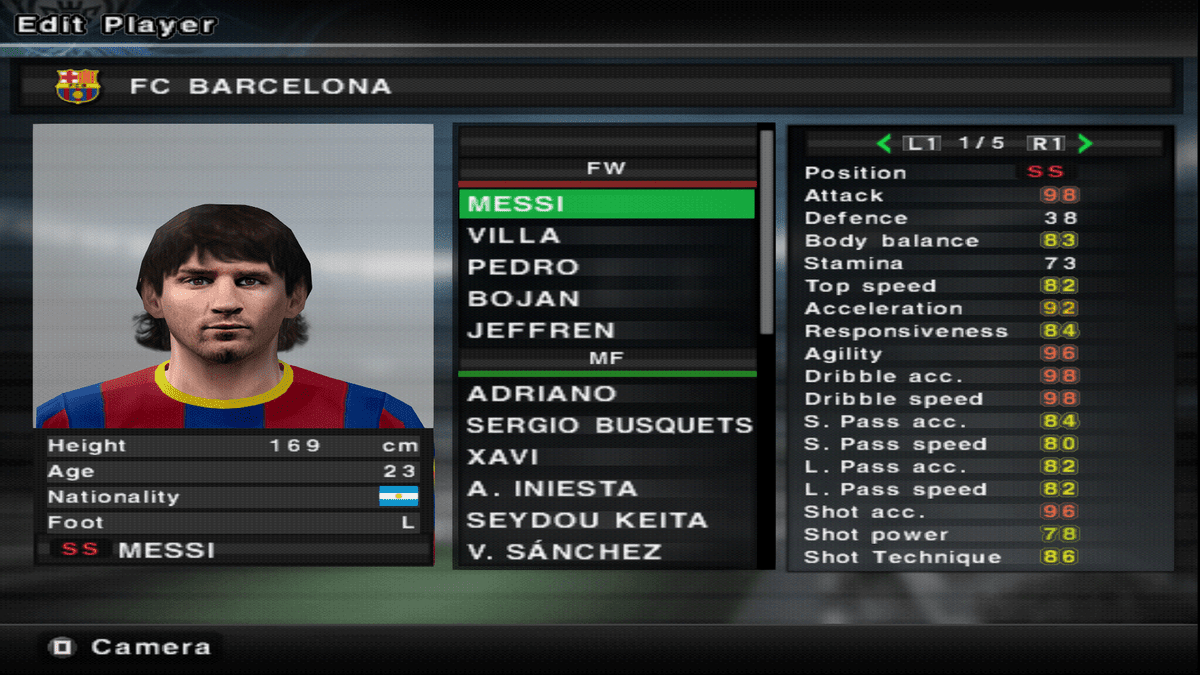Click the player list scrollbar
The image size is (1200, 675).
click(767, 230)
